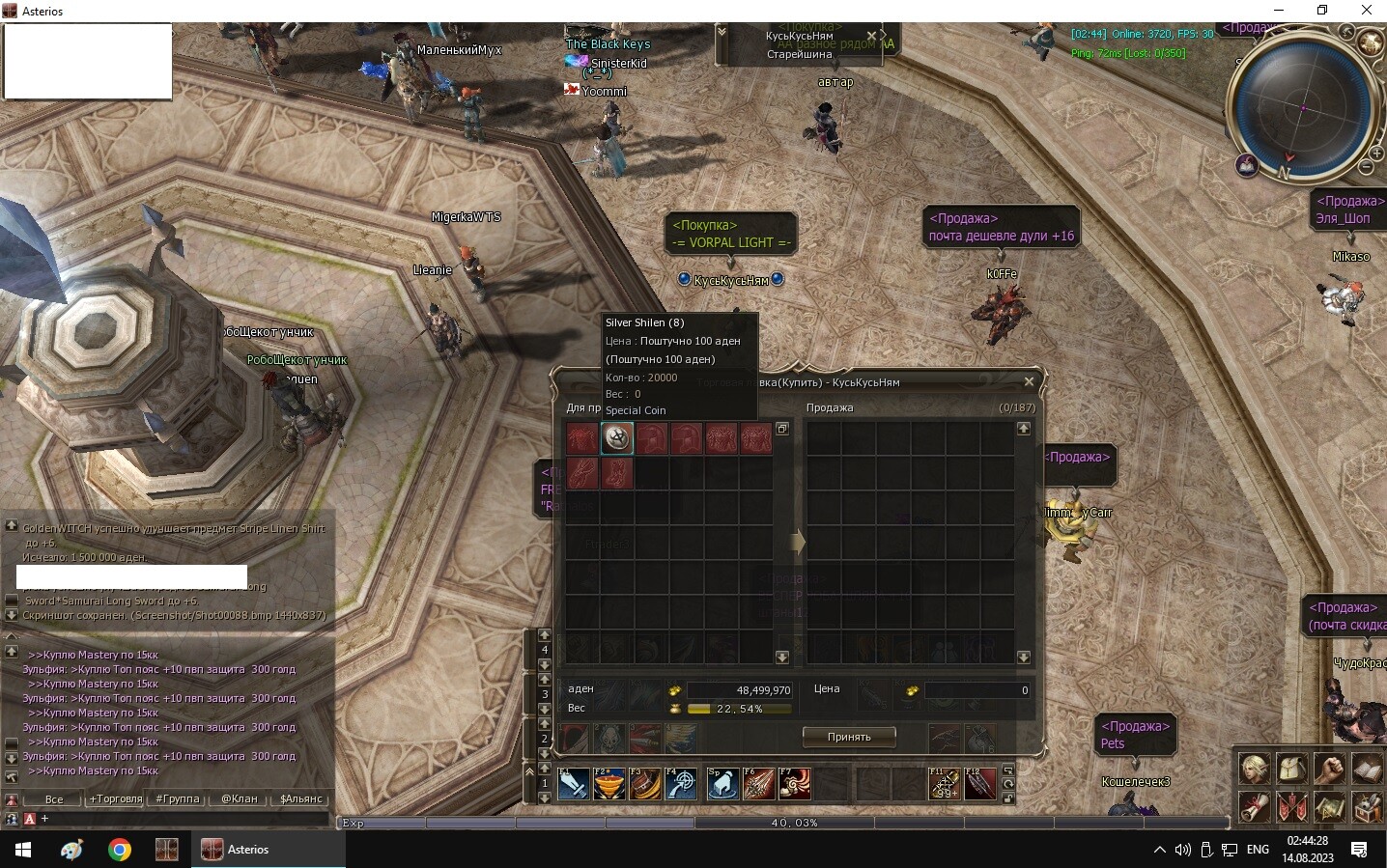Select the Silver Shilen coin slot
This screenshot has height=868, width=1387.
click(x=617, y=438)
